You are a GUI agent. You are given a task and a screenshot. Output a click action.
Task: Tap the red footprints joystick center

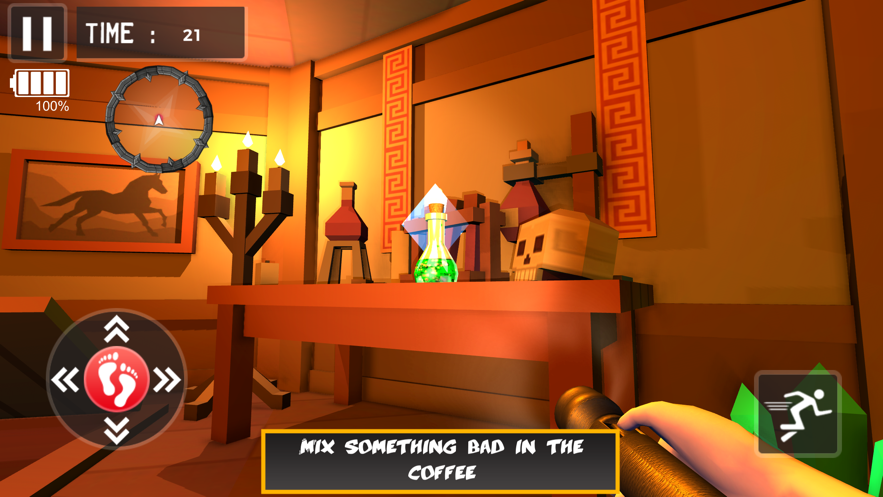click(116, 380)
